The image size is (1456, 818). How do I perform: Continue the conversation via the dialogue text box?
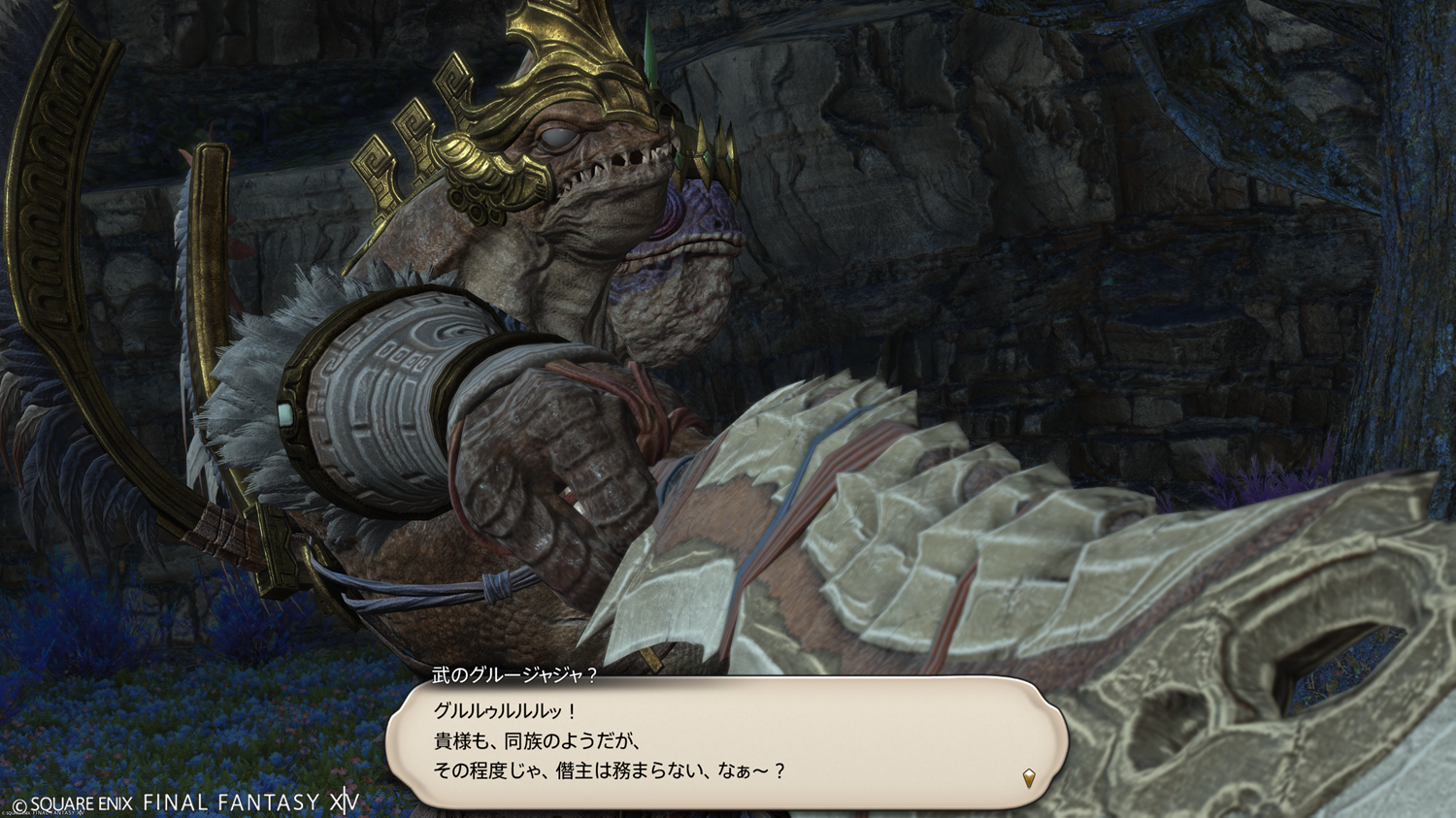[726, 741]
